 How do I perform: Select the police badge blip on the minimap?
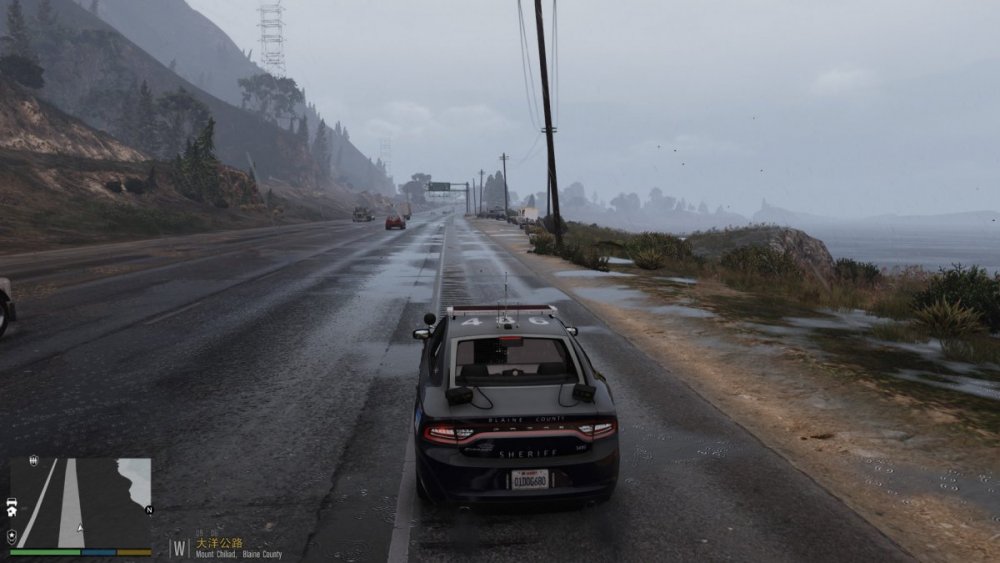(x=11, y=536)
